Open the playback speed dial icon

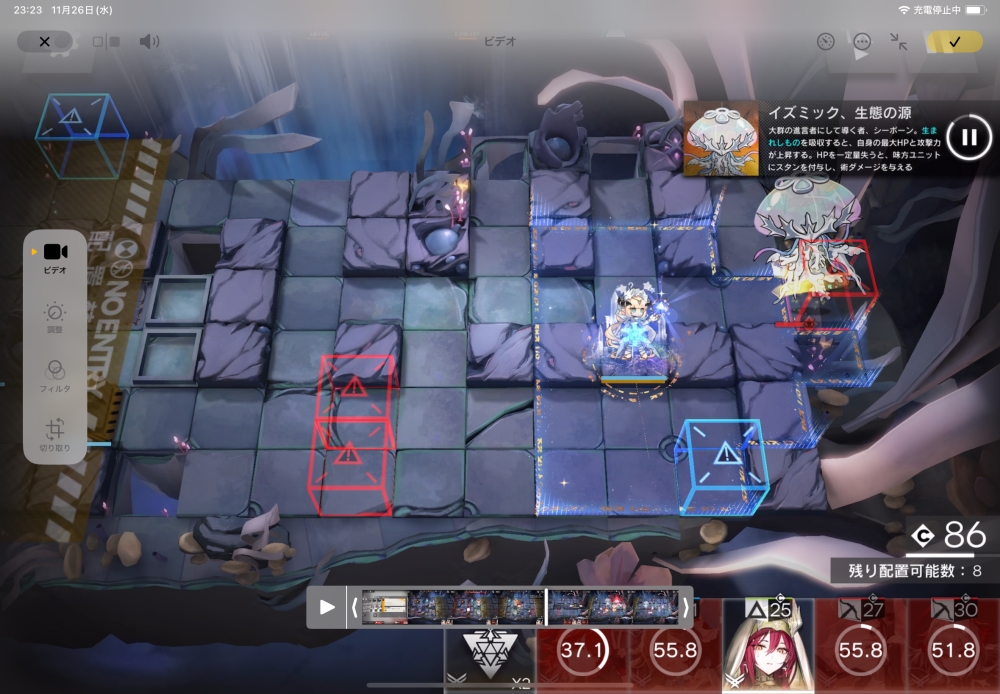[x=825, y=42]
